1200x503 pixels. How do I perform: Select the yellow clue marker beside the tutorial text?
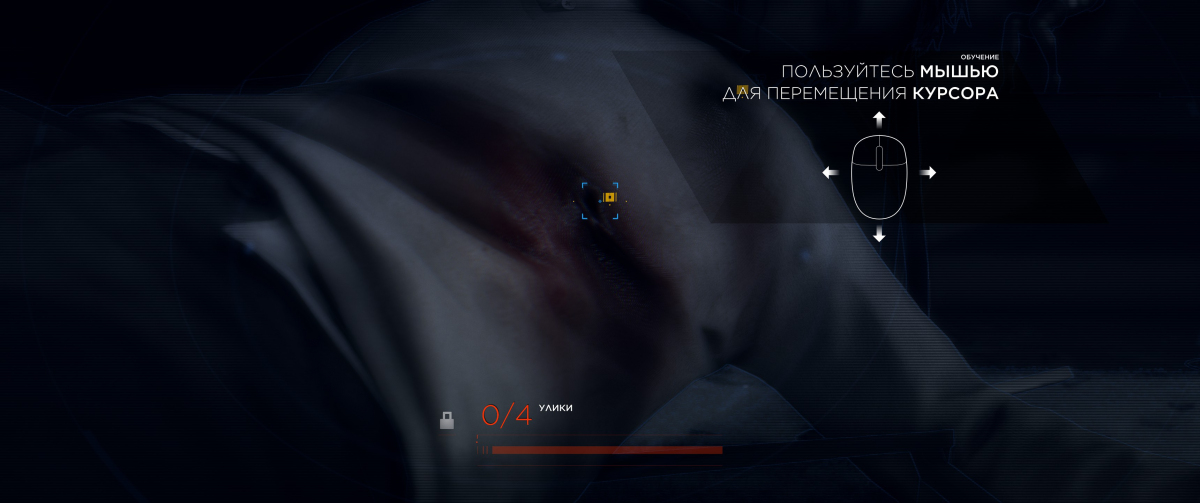743,91
